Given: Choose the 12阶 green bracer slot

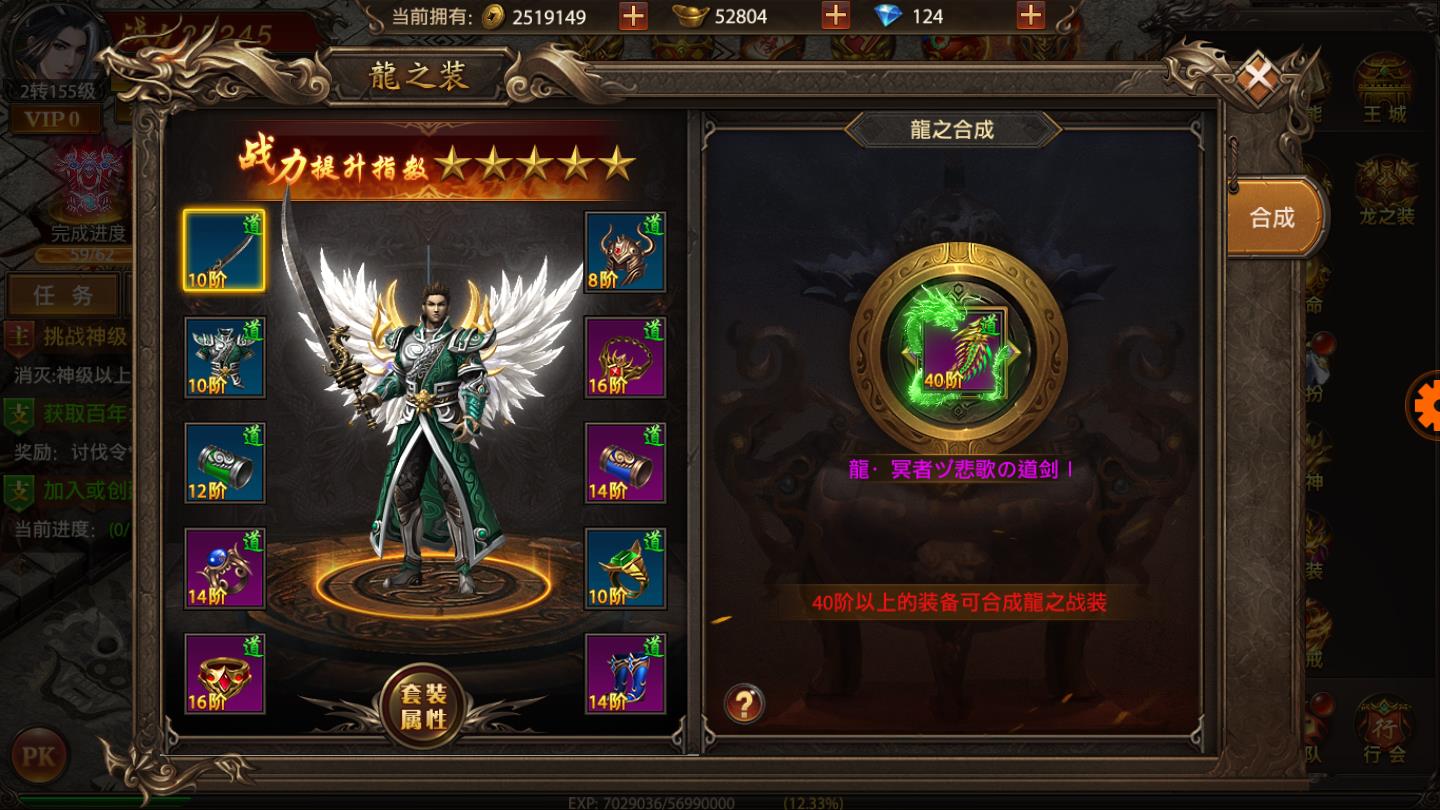Looking at the screenshot, I should click(224, 463).
